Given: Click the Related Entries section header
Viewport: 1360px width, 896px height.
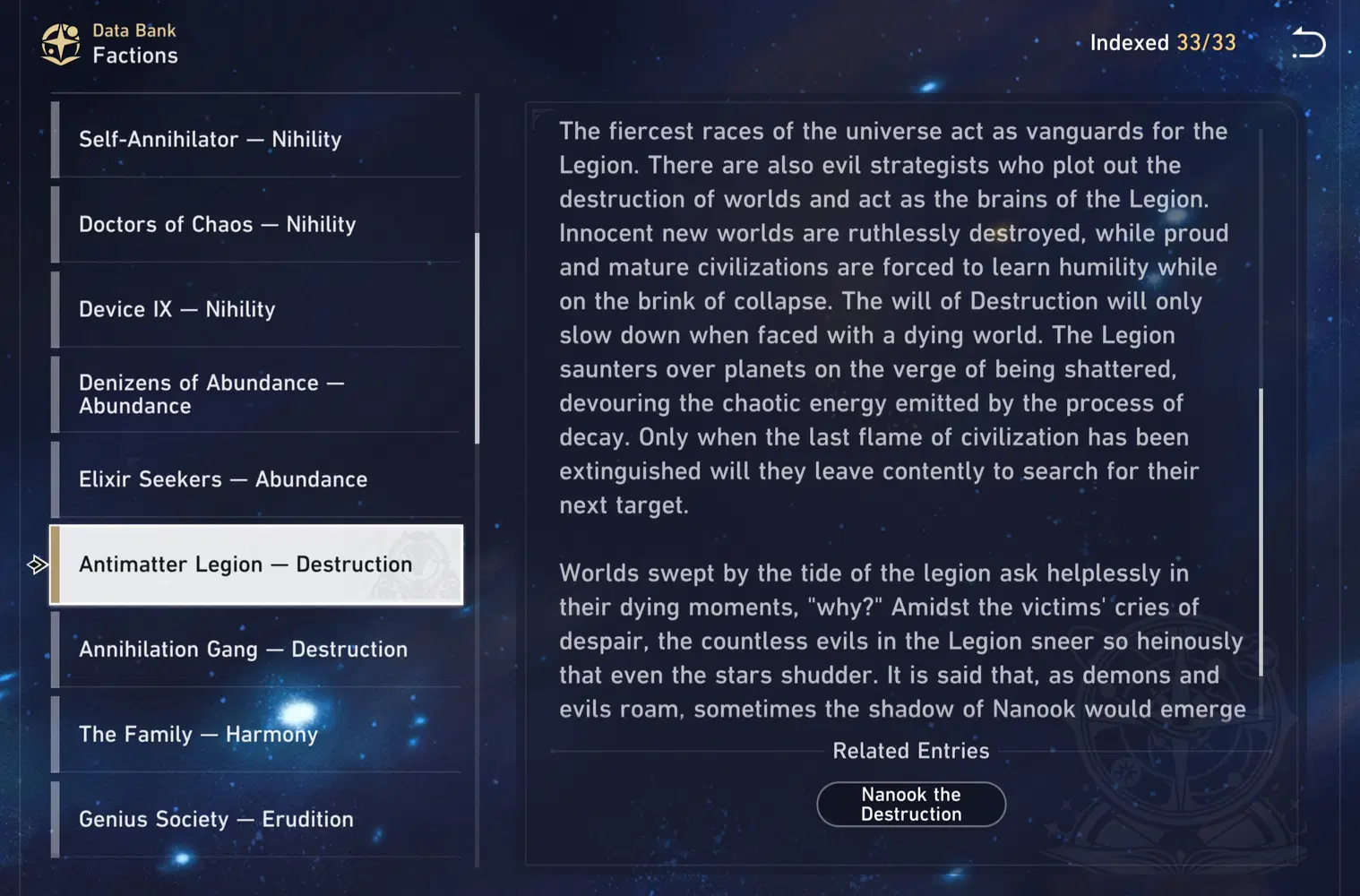Looking at the screenshot, I should [910, 751].
